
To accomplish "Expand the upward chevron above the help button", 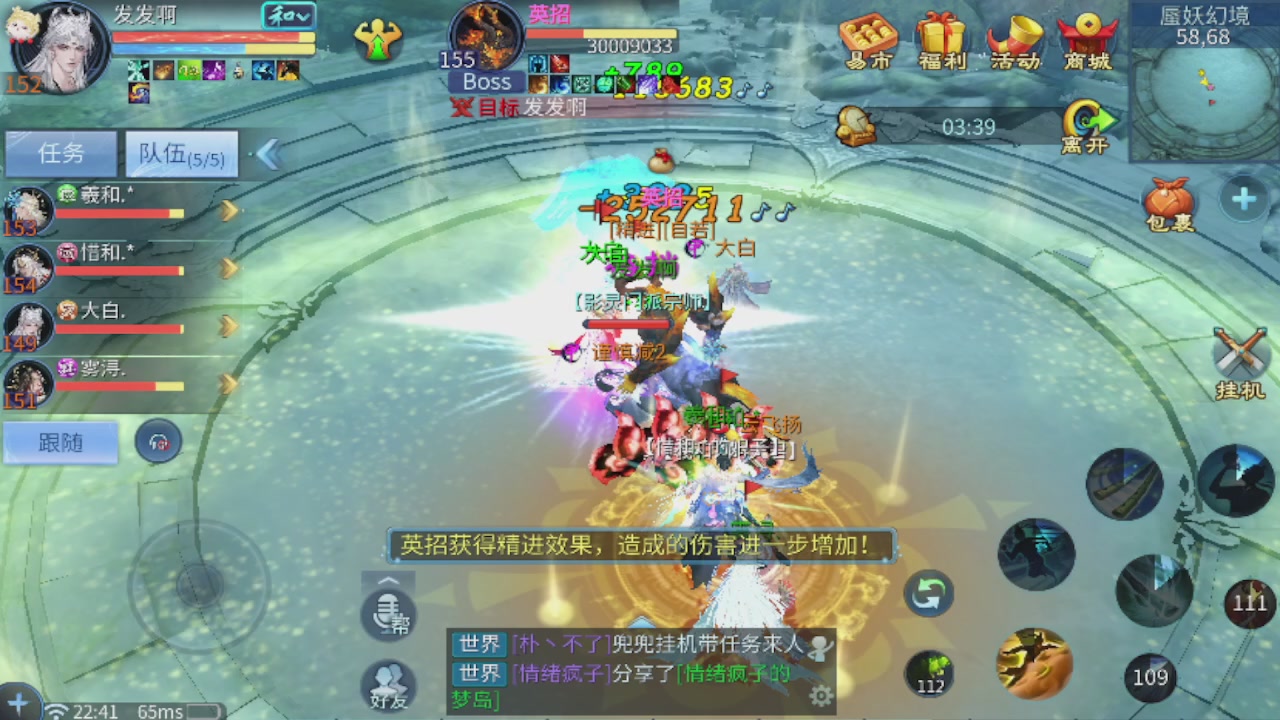I will (x=387, y=578).
